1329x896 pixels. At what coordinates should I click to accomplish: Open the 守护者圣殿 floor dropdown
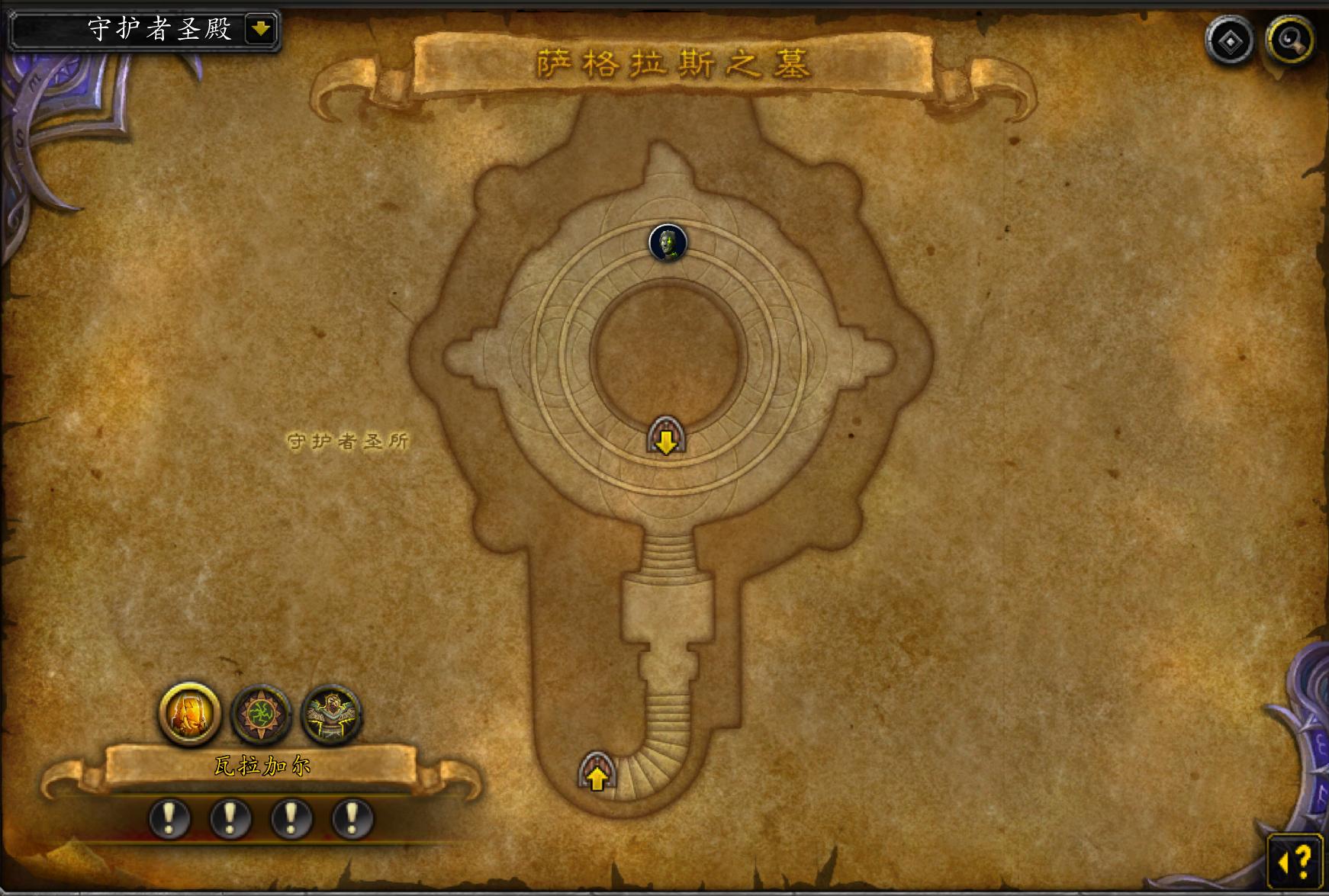tap(261, 30)
